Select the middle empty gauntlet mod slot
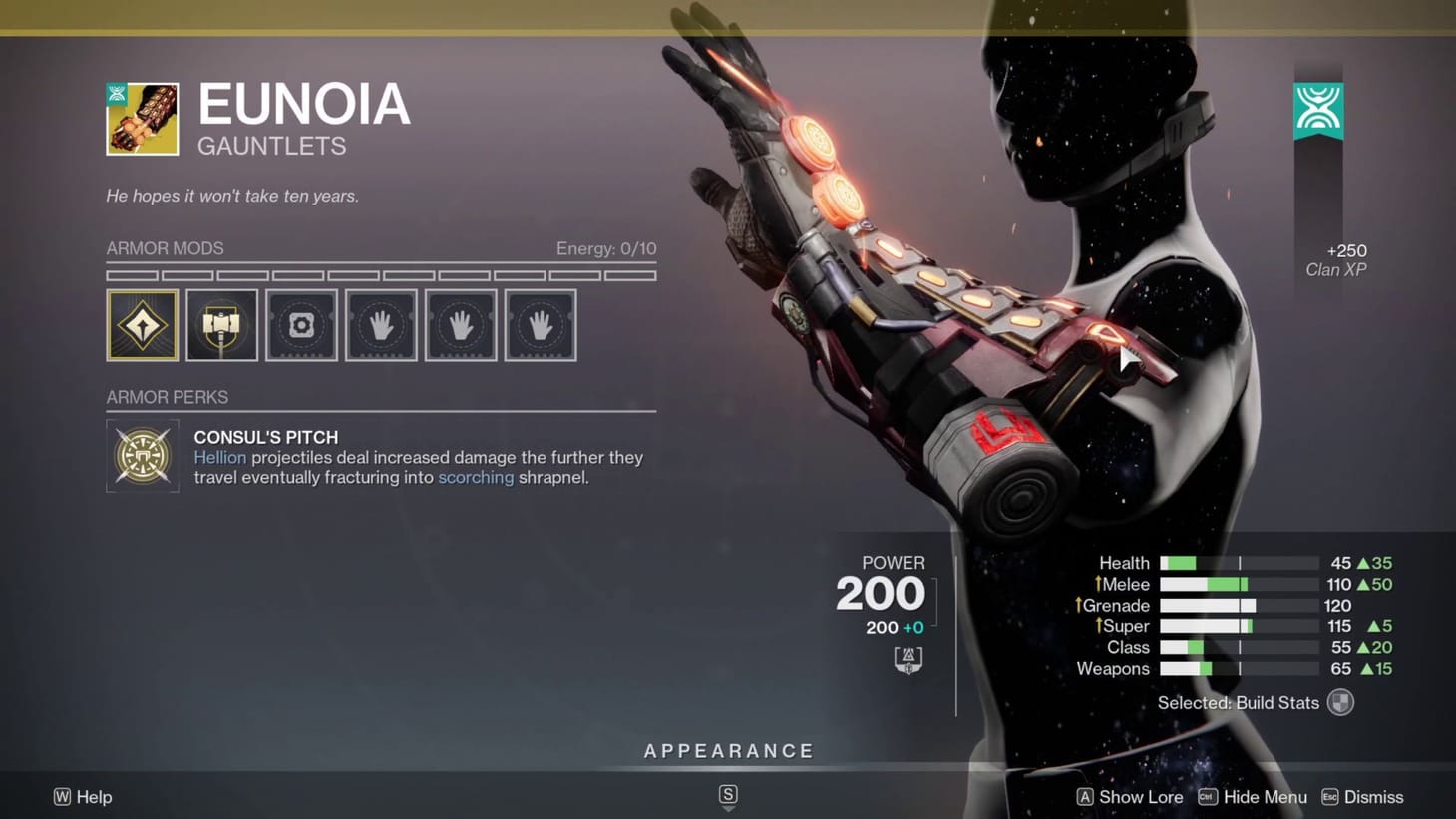This screenshot has width=1456, height=819. [x=461, y=324]
